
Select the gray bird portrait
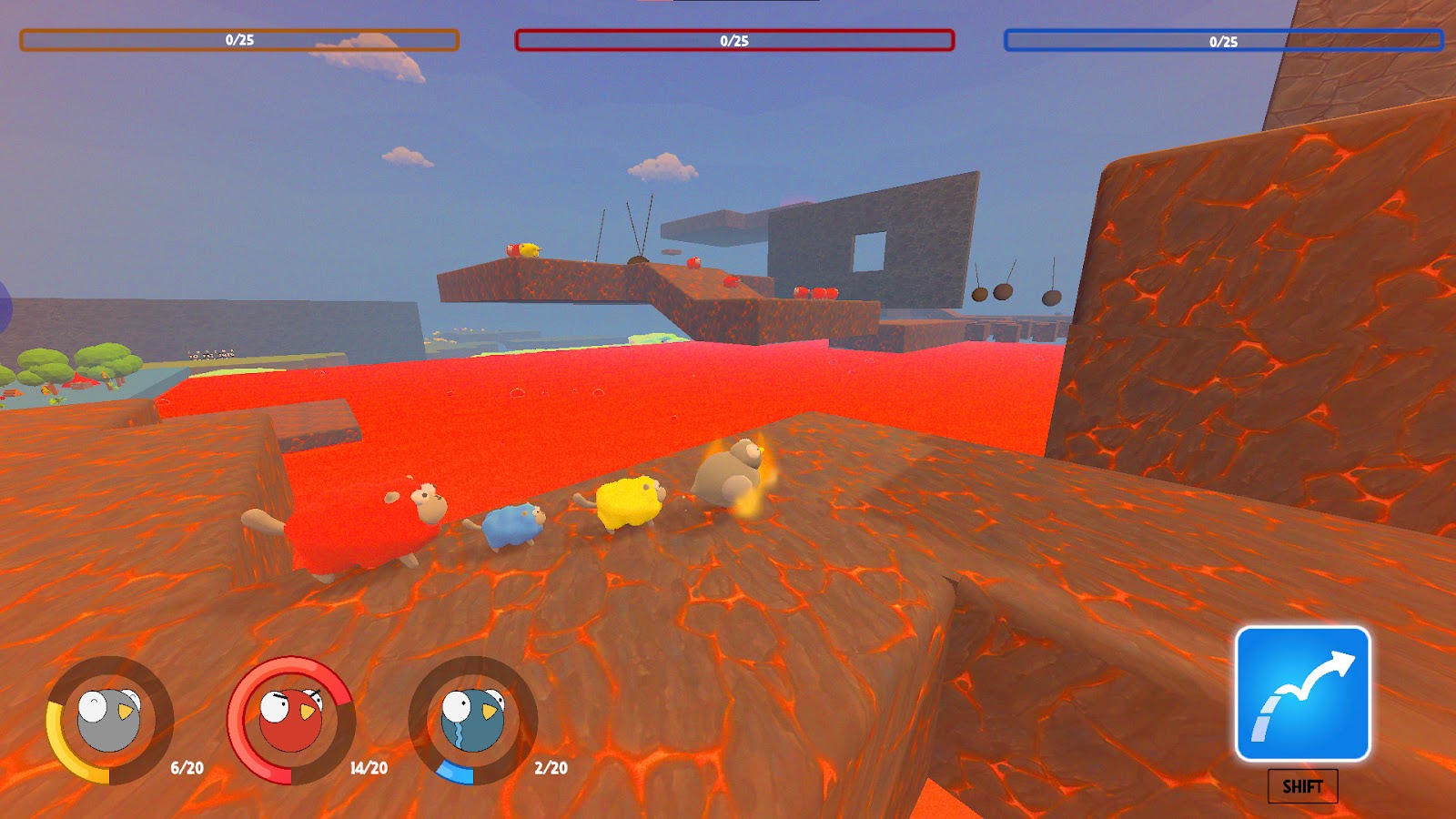pos(109,719)
